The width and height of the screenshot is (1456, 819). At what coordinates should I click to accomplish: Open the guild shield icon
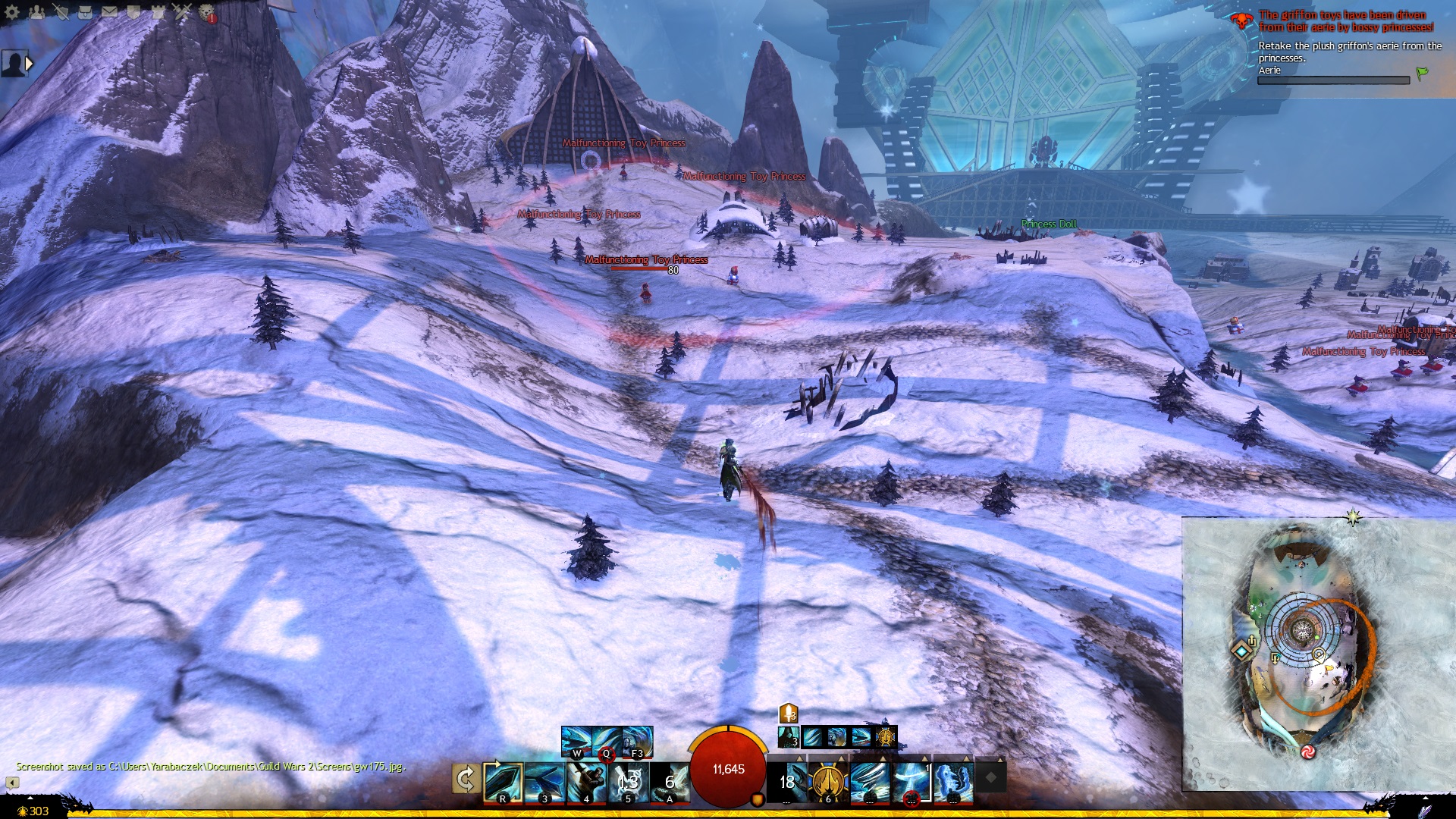[133, 11]
